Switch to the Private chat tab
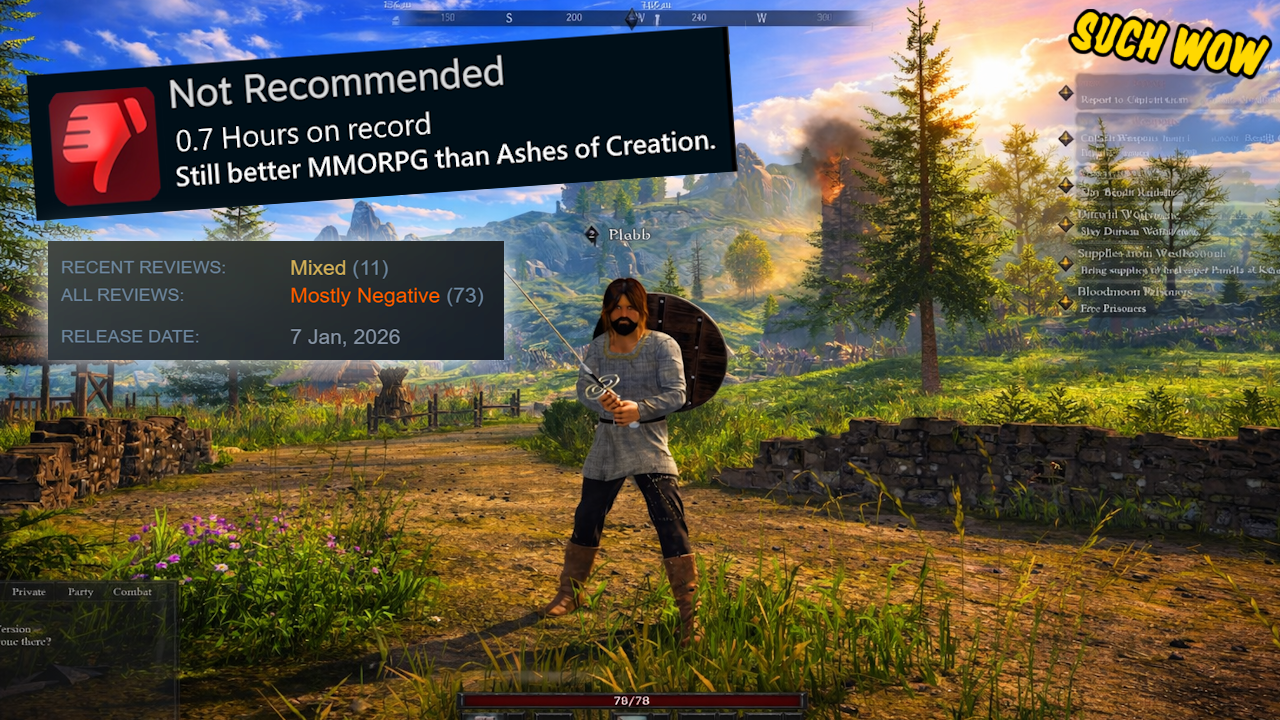This screenshot has width=1280, height=720. coord(28,592)
